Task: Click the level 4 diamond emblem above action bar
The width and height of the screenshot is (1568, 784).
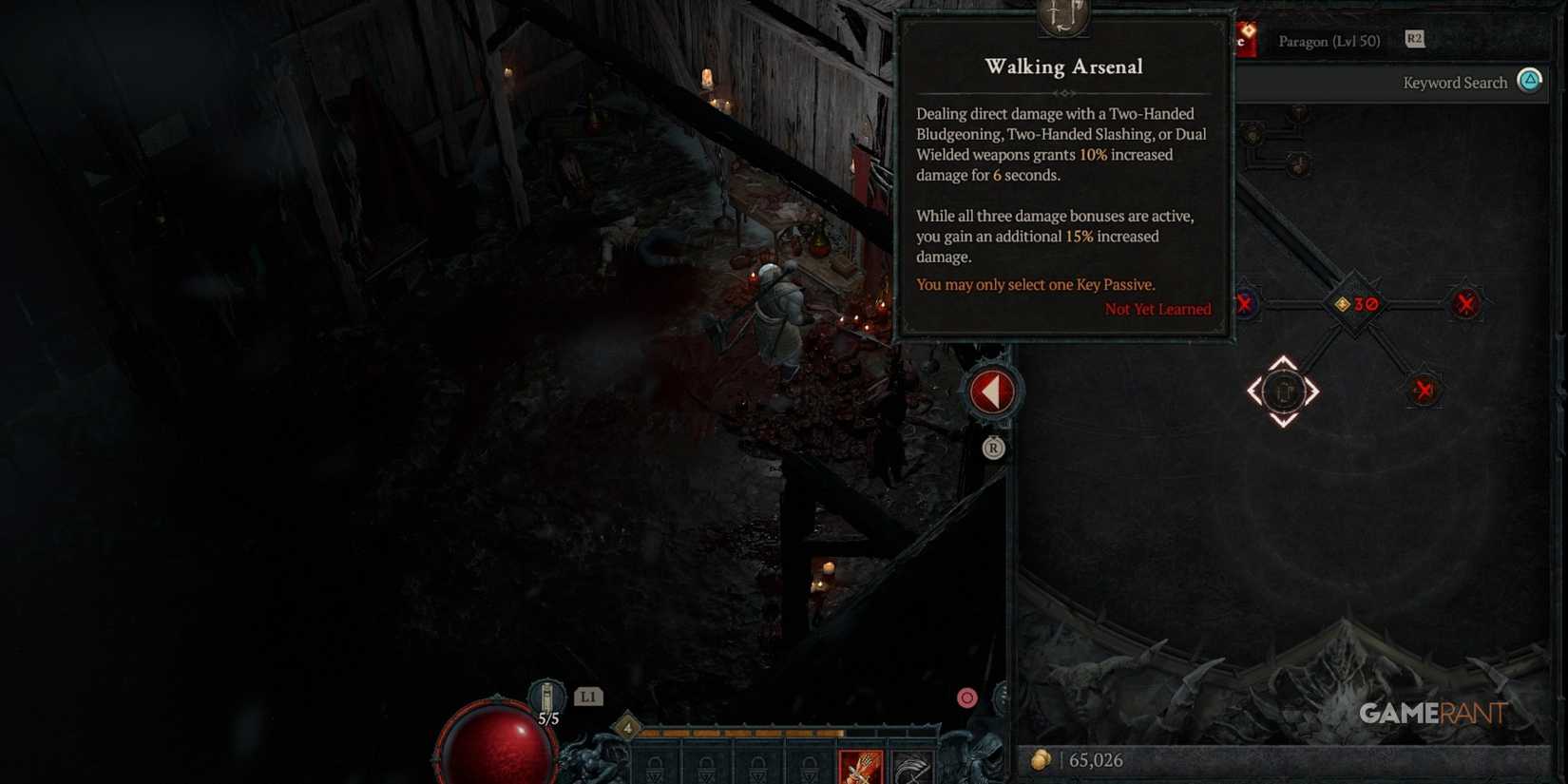Action: click(x=627, y=729)
